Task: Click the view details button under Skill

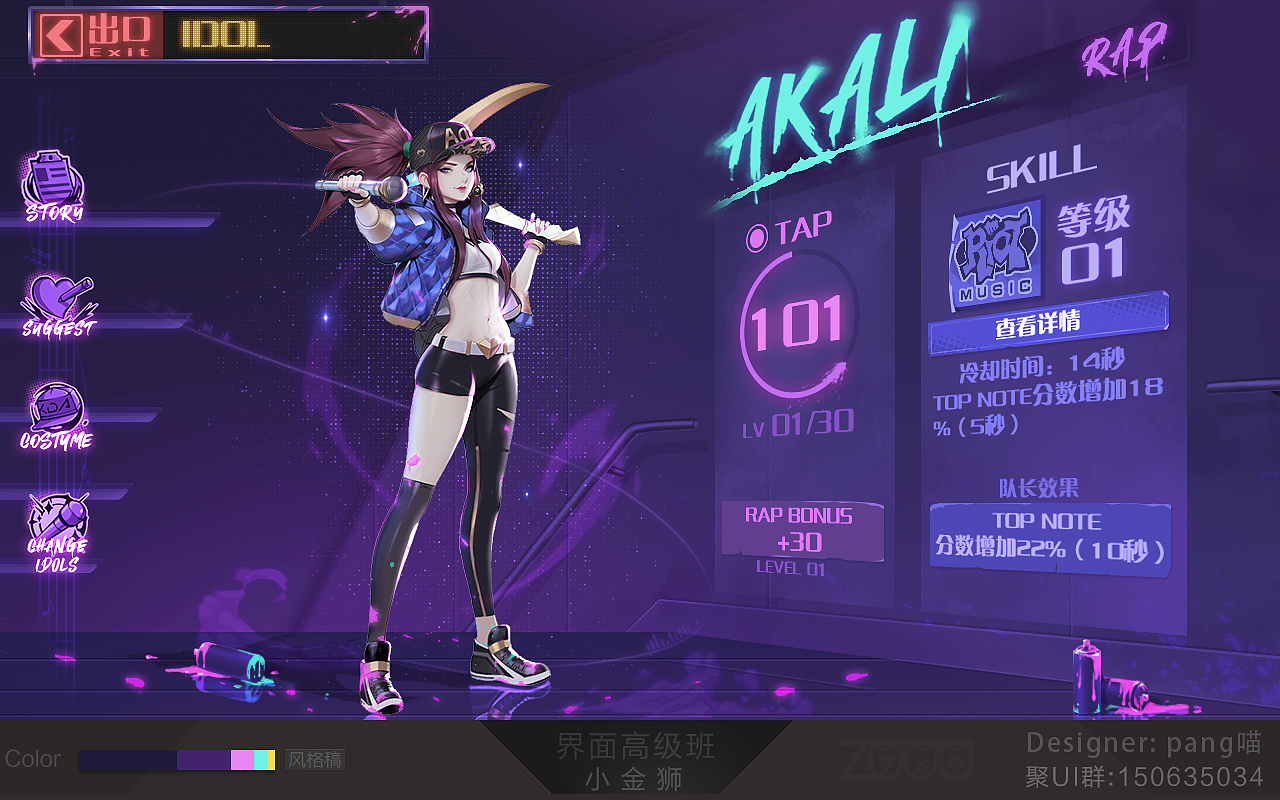Action: 1047,324
